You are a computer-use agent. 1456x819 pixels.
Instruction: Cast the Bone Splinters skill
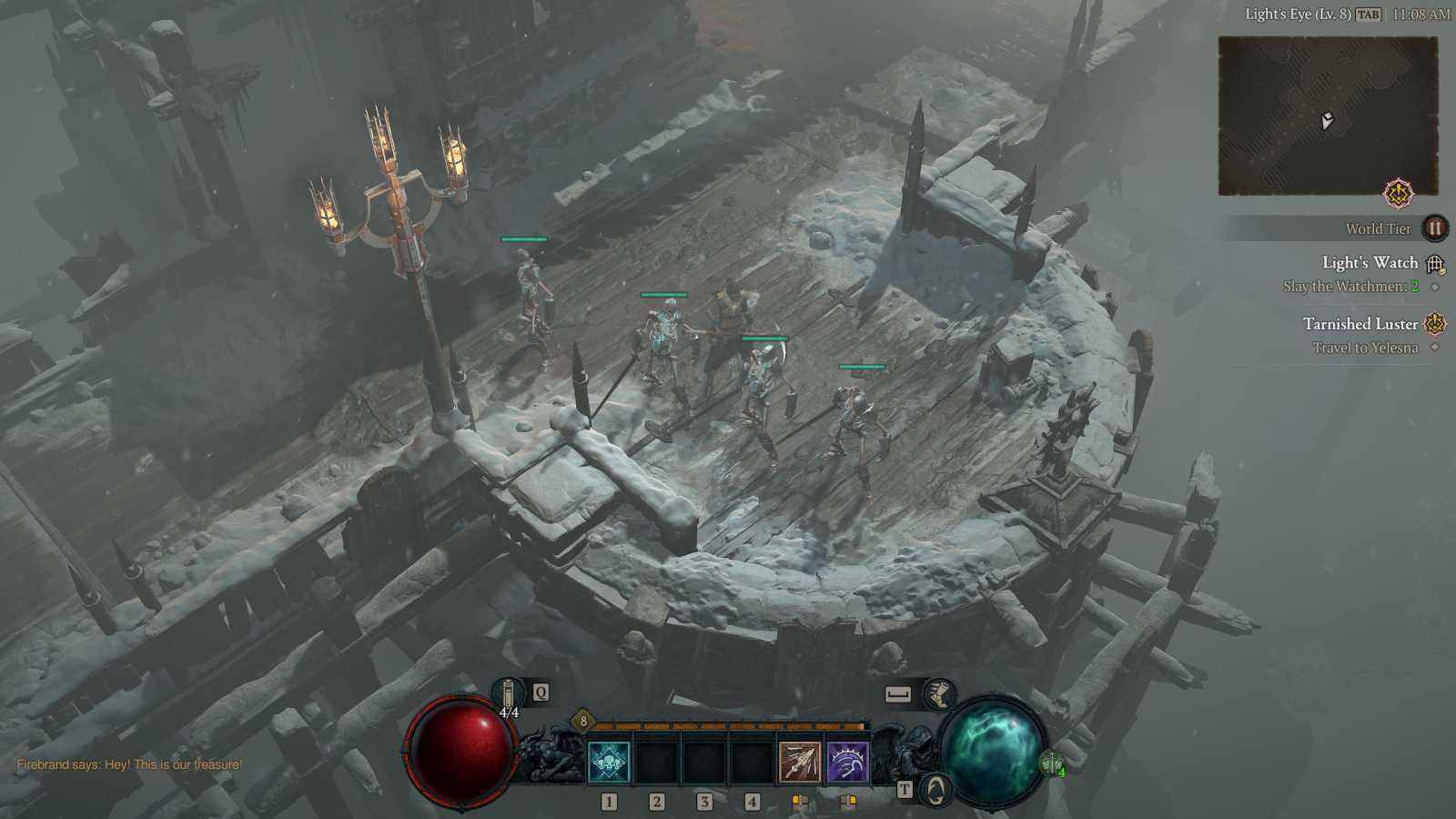click(798, 760)
